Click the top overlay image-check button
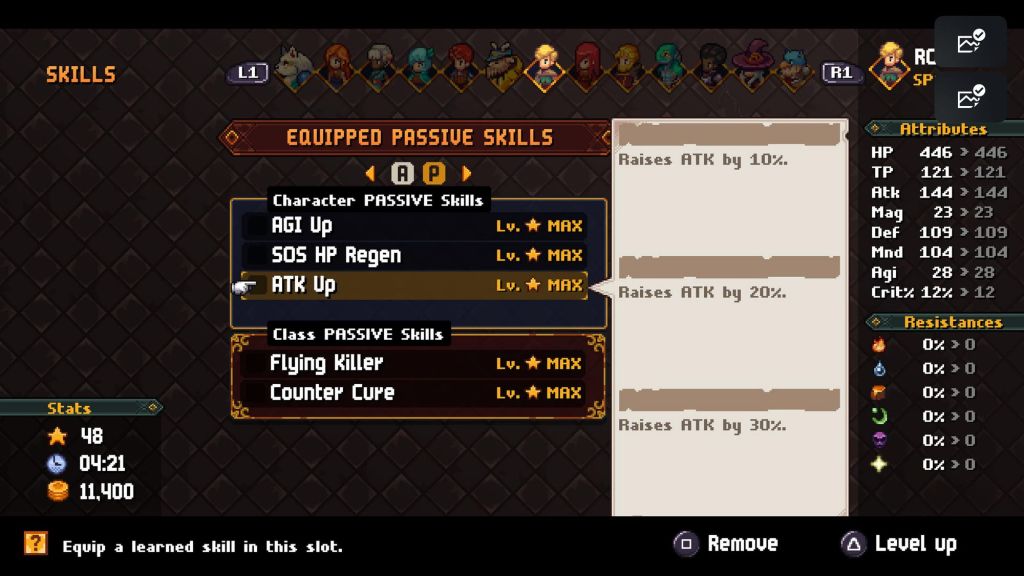Image resolution: width=1024 pixels, height=576 pixels. 970,42
